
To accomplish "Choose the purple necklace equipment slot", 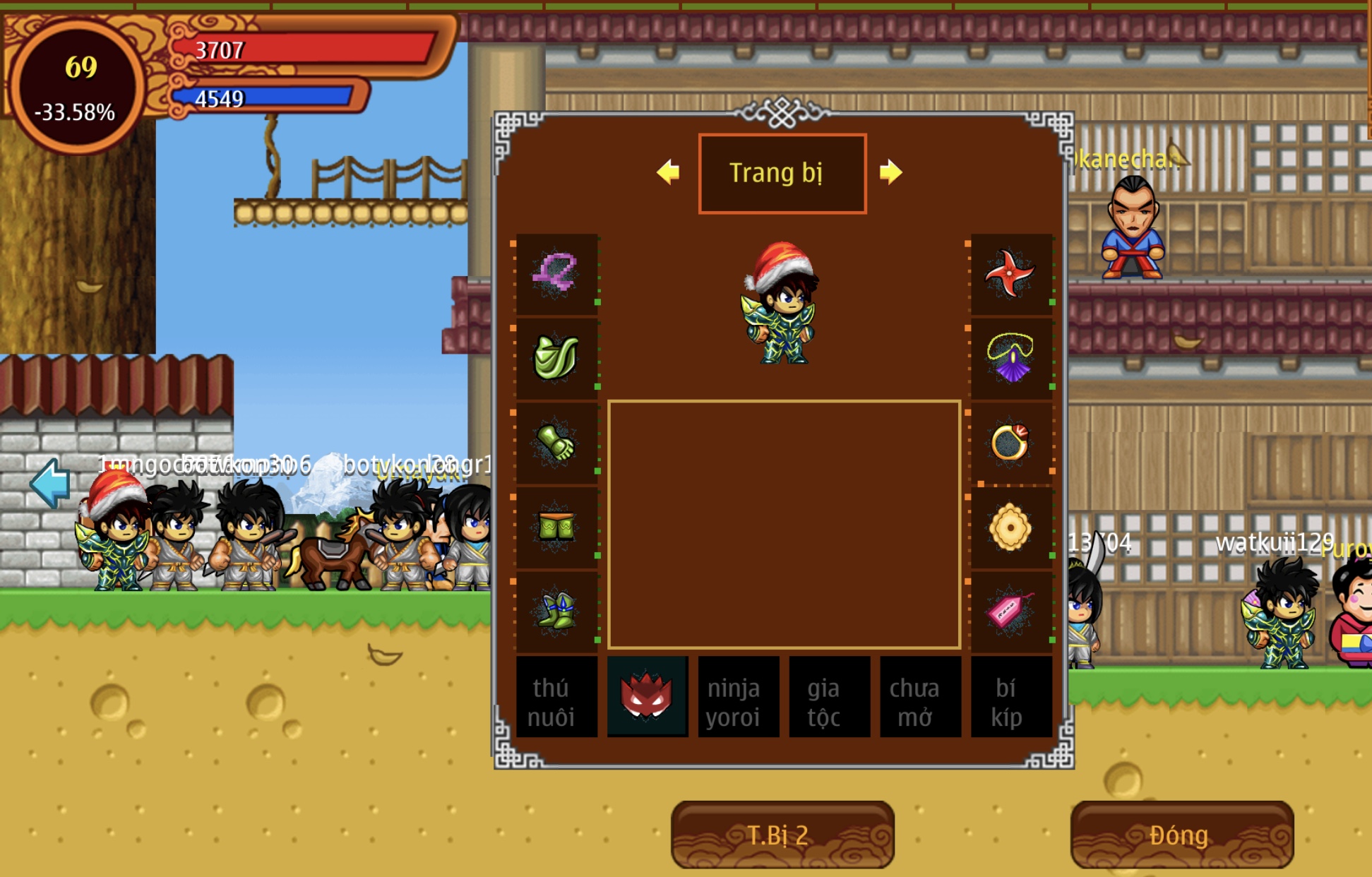I will point(1010,358).
